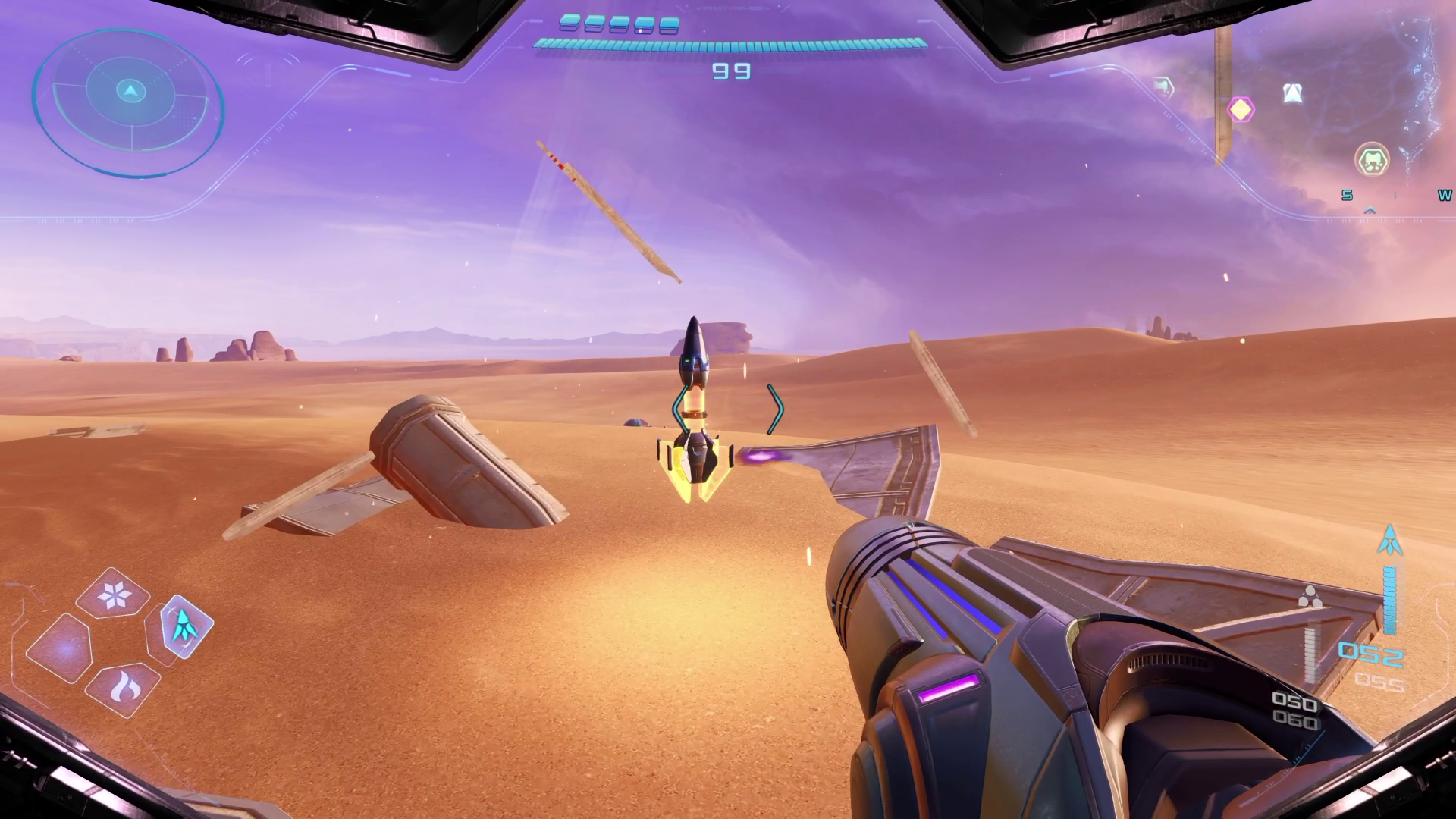The image size is (1456, 819).
Task: Select the glowing purple weapon slot
Action: click(x=62, y=649)
